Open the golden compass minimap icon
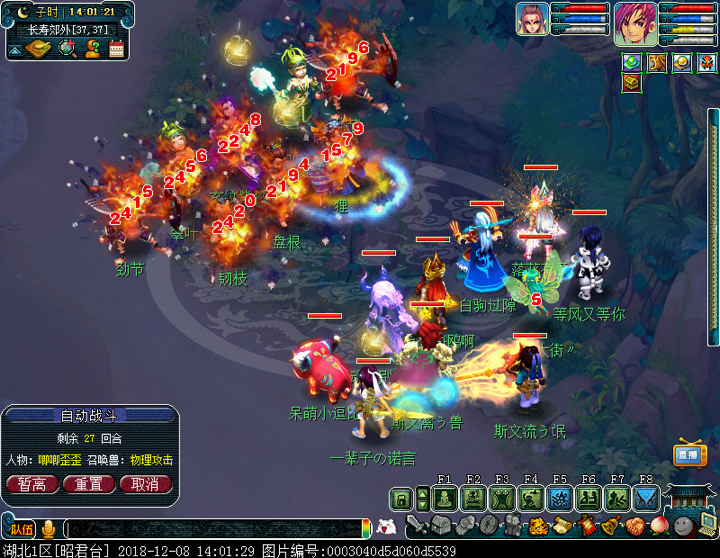 pyautogui.click(x=43, y=48)
